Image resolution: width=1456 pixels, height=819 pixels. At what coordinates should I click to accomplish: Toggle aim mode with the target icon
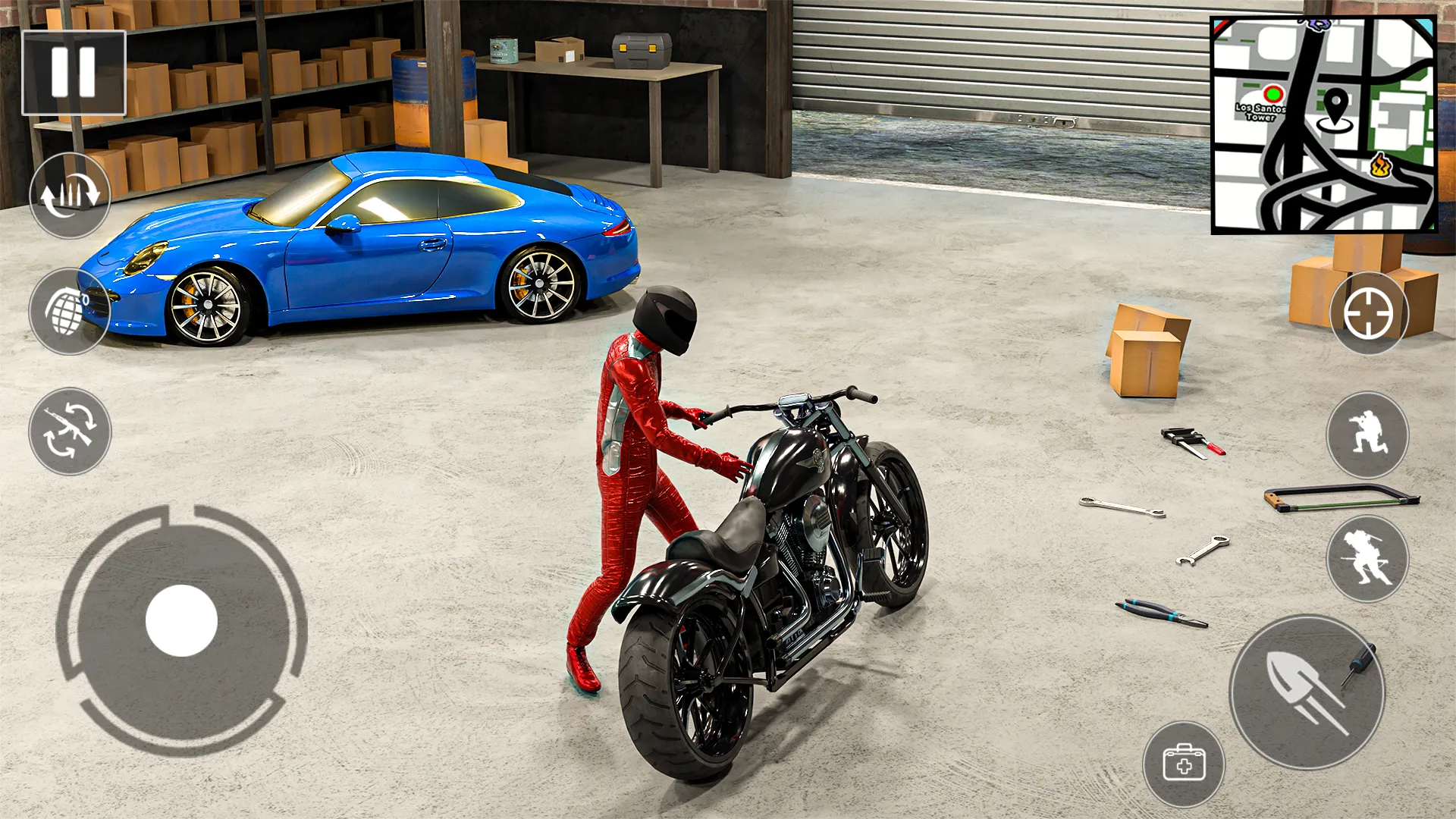click(x=1369, y=313)
